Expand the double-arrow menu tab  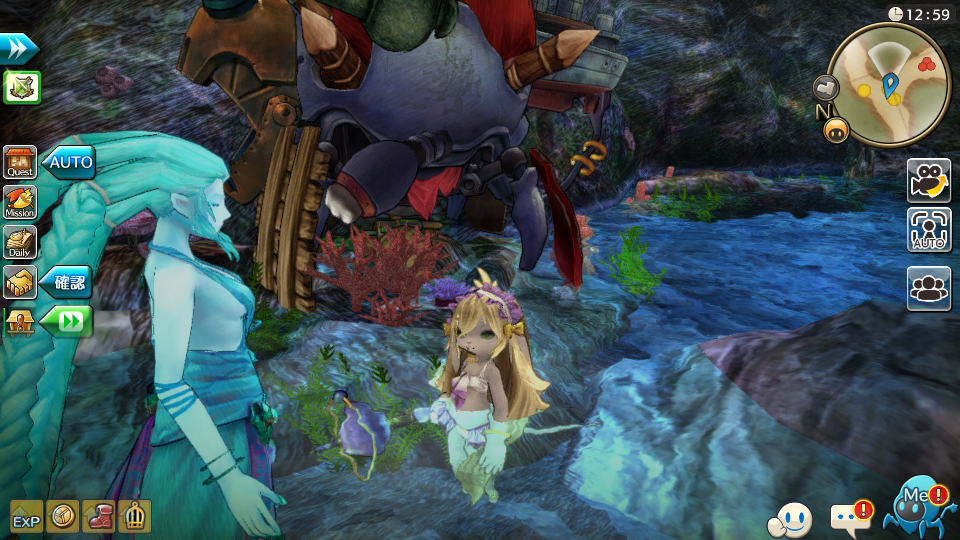click(x=19, y=48)
